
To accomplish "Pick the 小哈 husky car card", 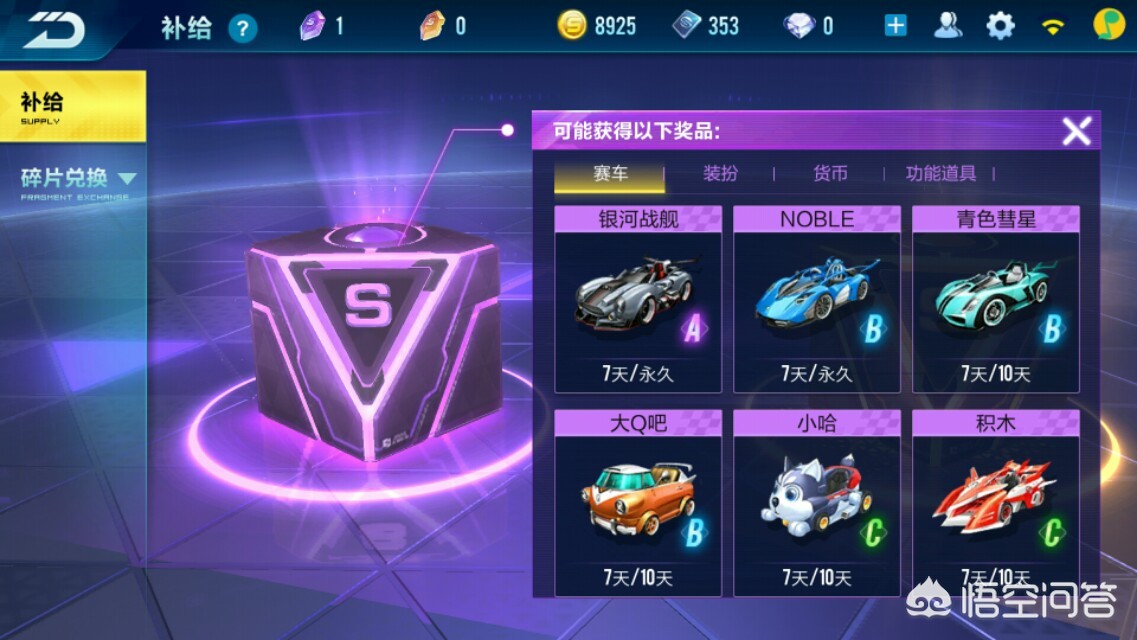I will click(817, 502).
